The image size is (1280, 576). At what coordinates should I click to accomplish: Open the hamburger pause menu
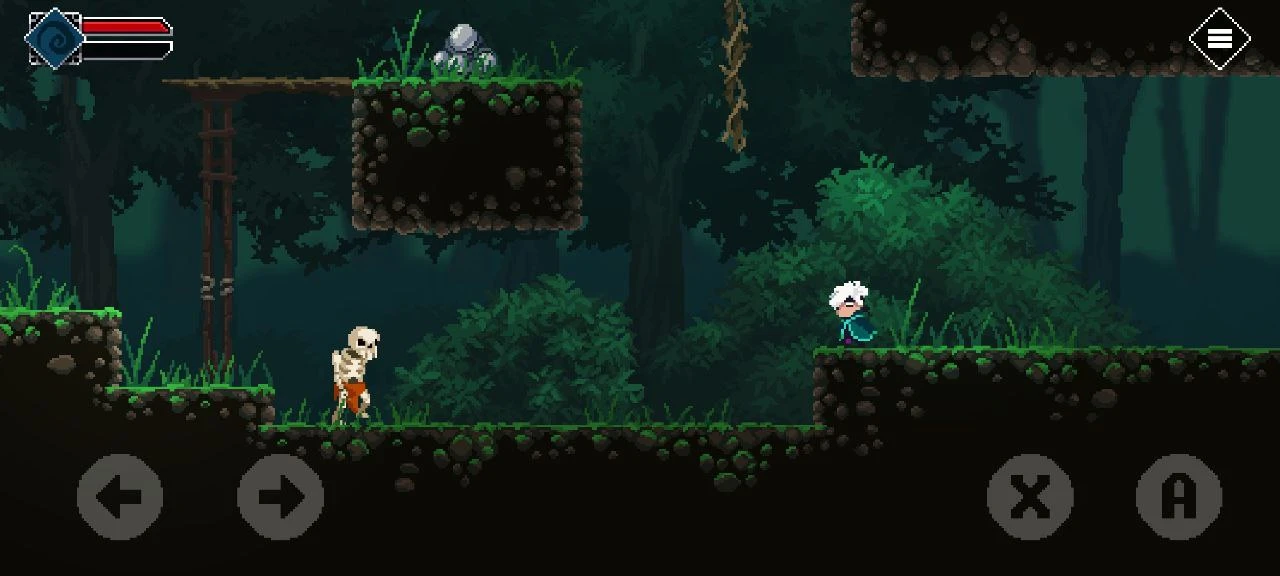[x=1219, y=39]
